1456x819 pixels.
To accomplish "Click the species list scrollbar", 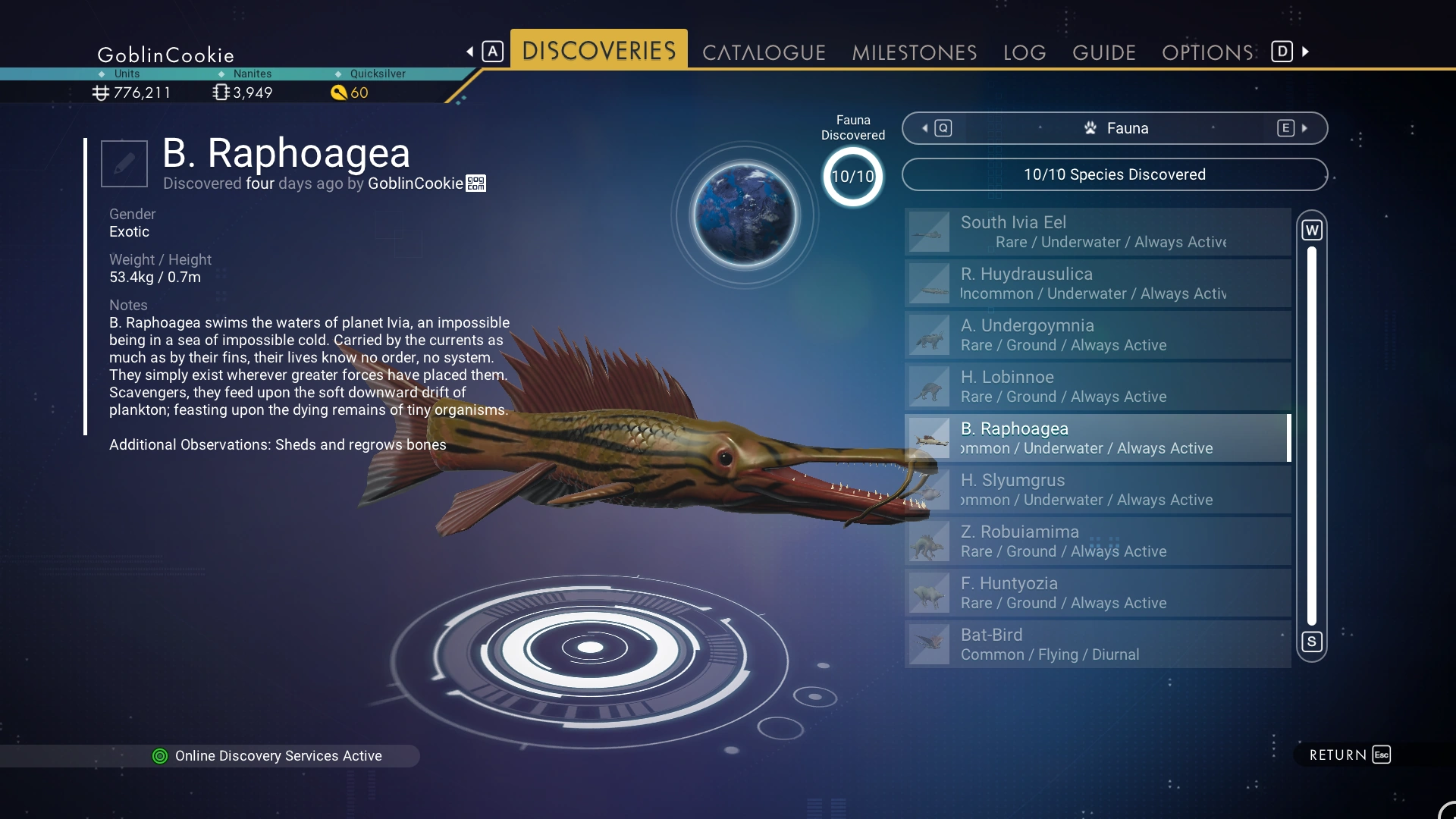I will tap(1312, 436).
